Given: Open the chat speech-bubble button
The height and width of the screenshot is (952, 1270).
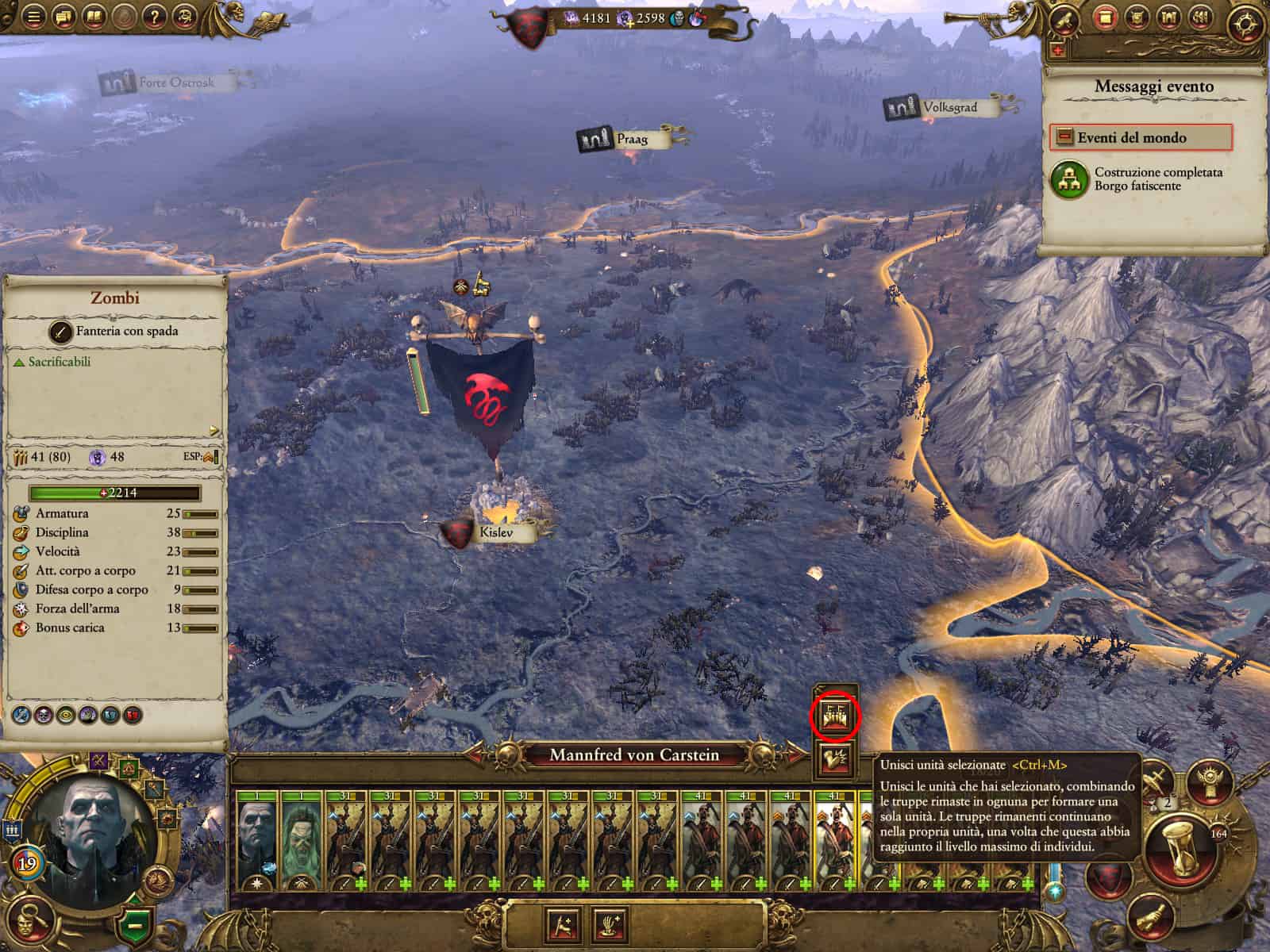Looking at the screenshot, I should coord(63,17).
